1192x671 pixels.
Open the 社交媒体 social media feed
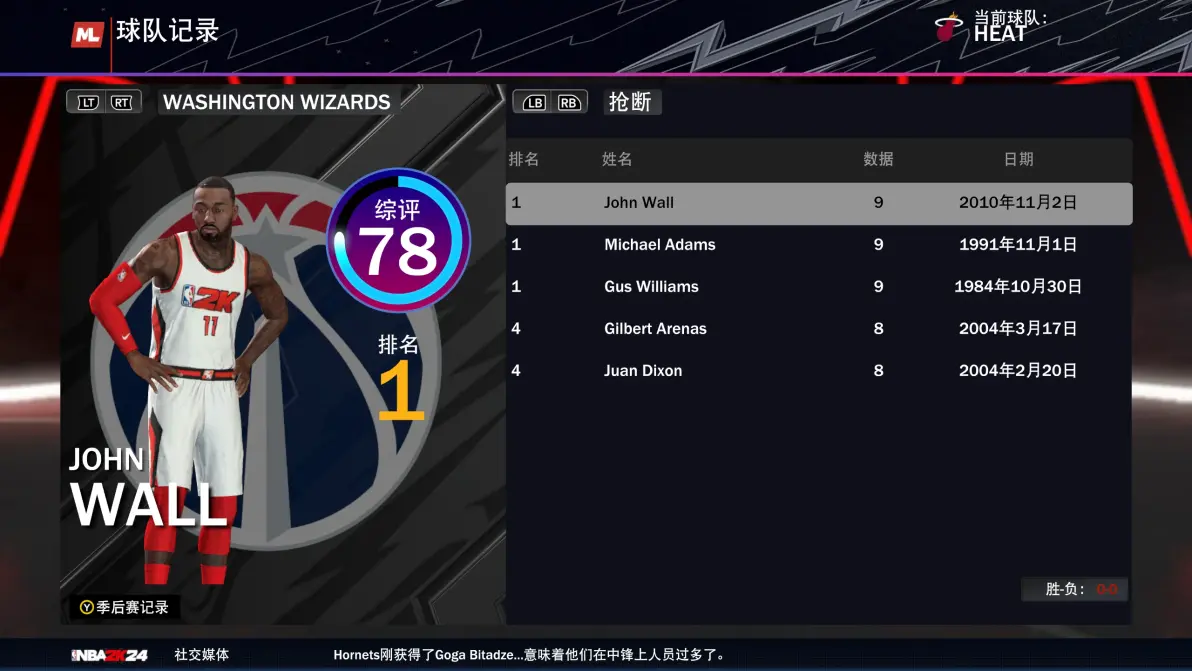tap(201, 655)
